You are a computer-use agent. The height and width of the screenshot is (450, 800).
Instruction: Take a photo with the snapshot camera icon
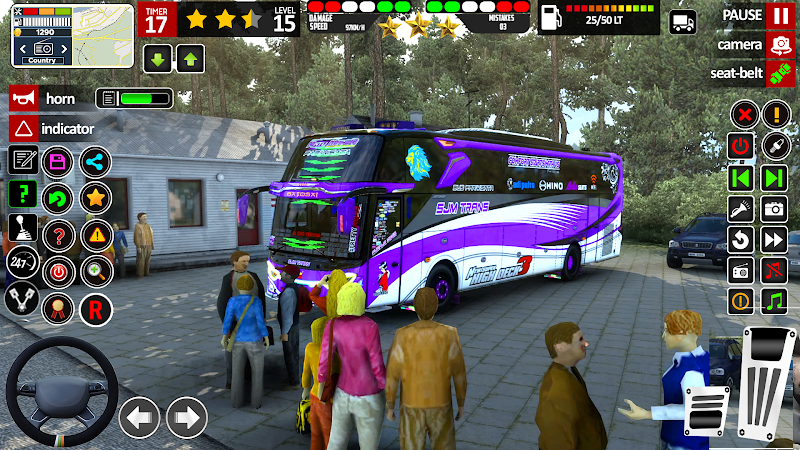pos(774,209)
